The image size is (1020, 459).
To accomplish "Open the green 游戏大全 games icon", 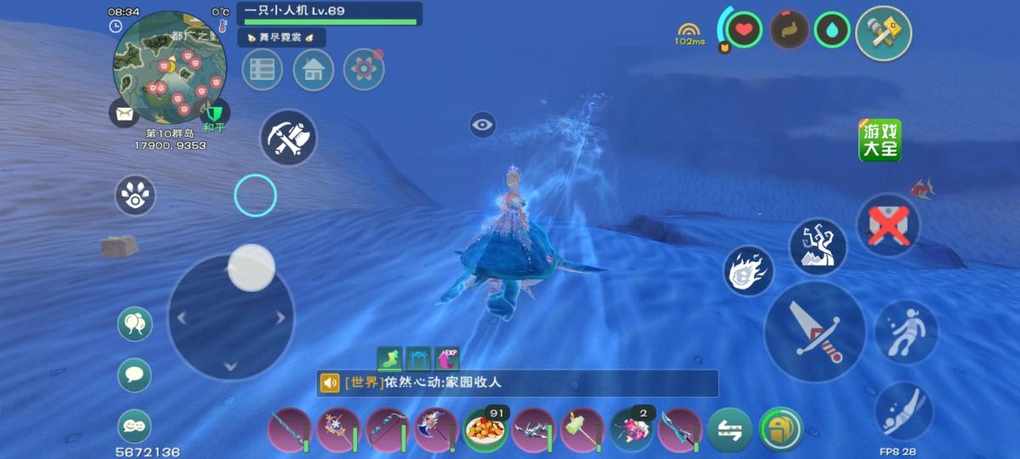I will pos(880,140).
